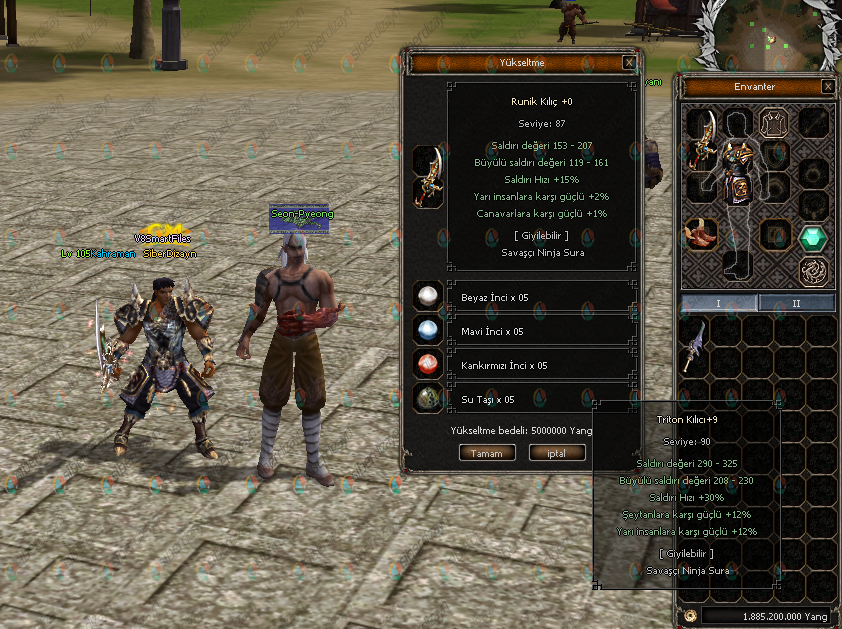Screen dimensions: 842x629
Task: Select the Beyaz İnci material icon
Action: coord(429,296)
